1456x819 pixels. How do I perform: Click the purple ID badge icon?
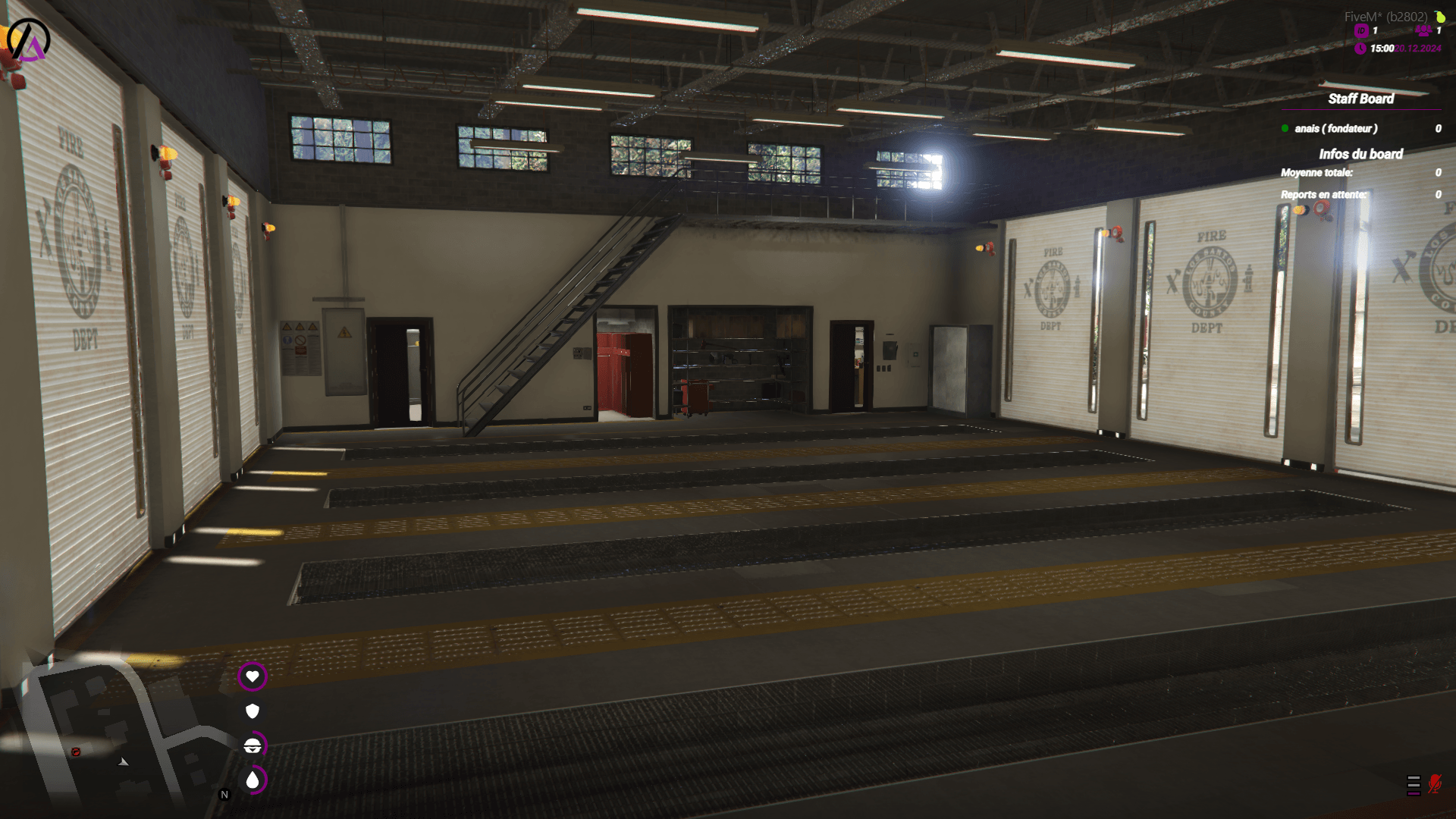point(1361,31)
